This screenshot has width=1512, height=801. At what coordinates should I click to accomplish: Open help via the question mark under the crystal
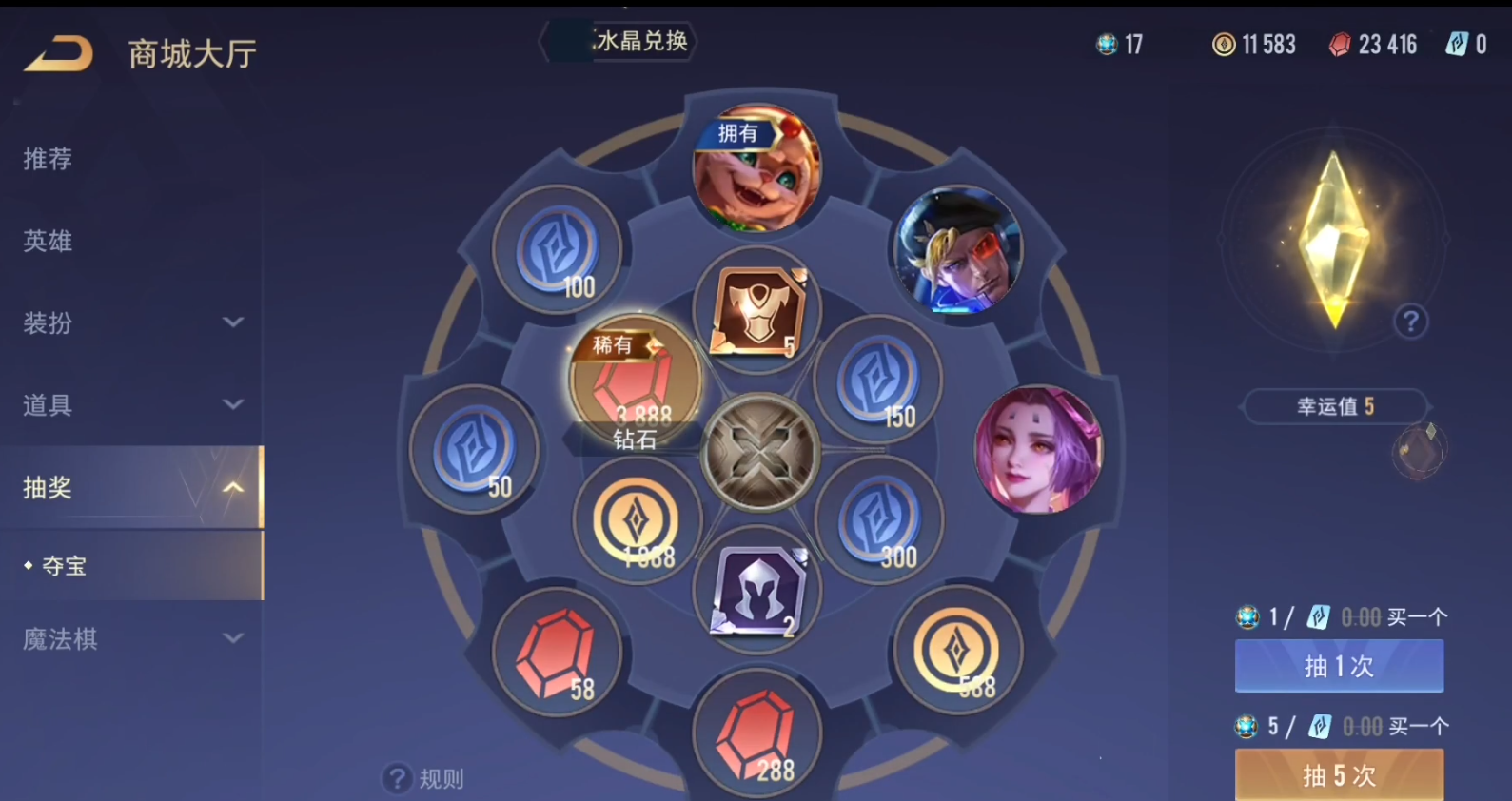[x=1412, y=322]
